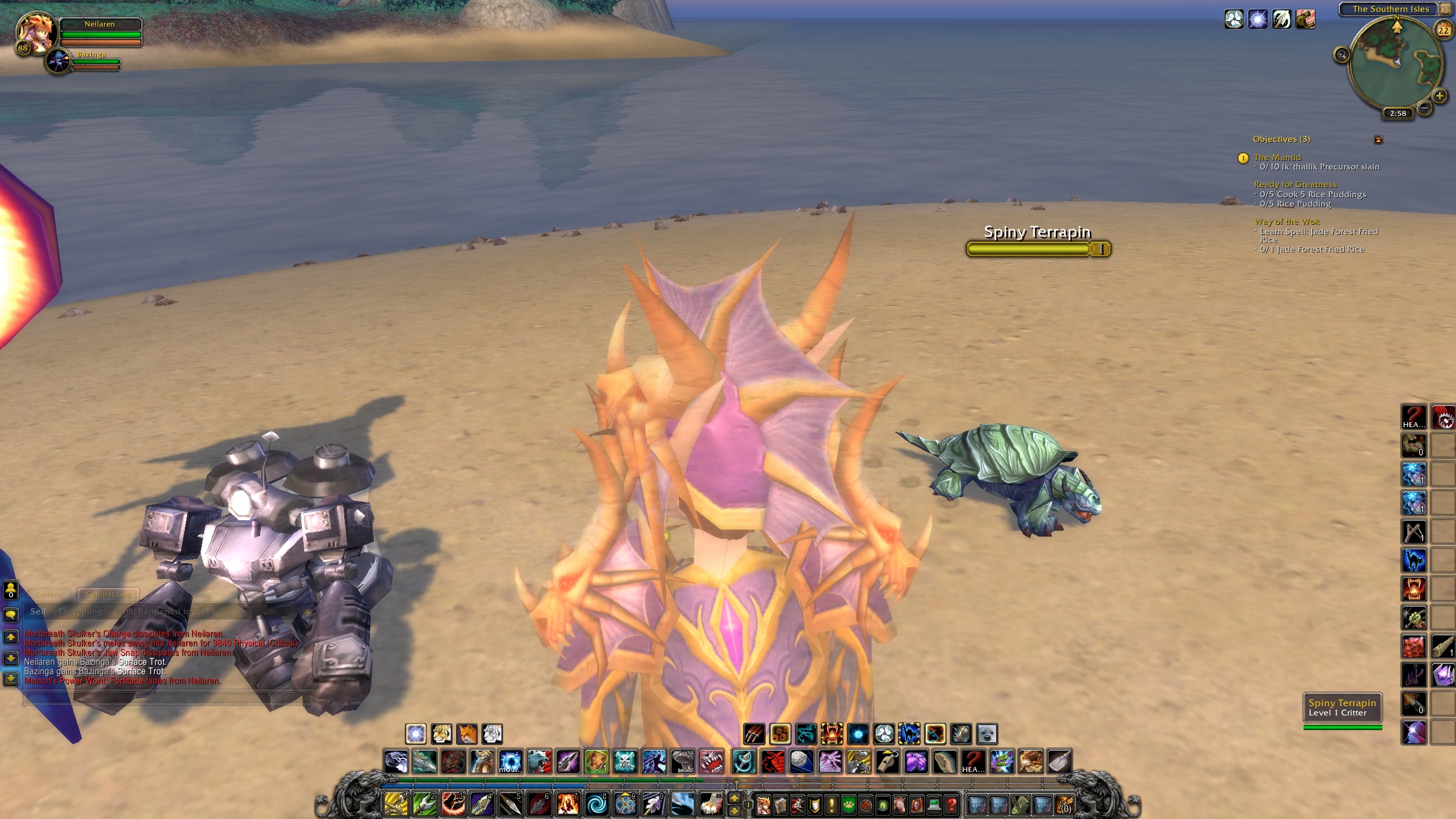Viewport: 1456px width, 819px height.
Task: Click the action bar page-up arrow
Action: tap(736, 797)
